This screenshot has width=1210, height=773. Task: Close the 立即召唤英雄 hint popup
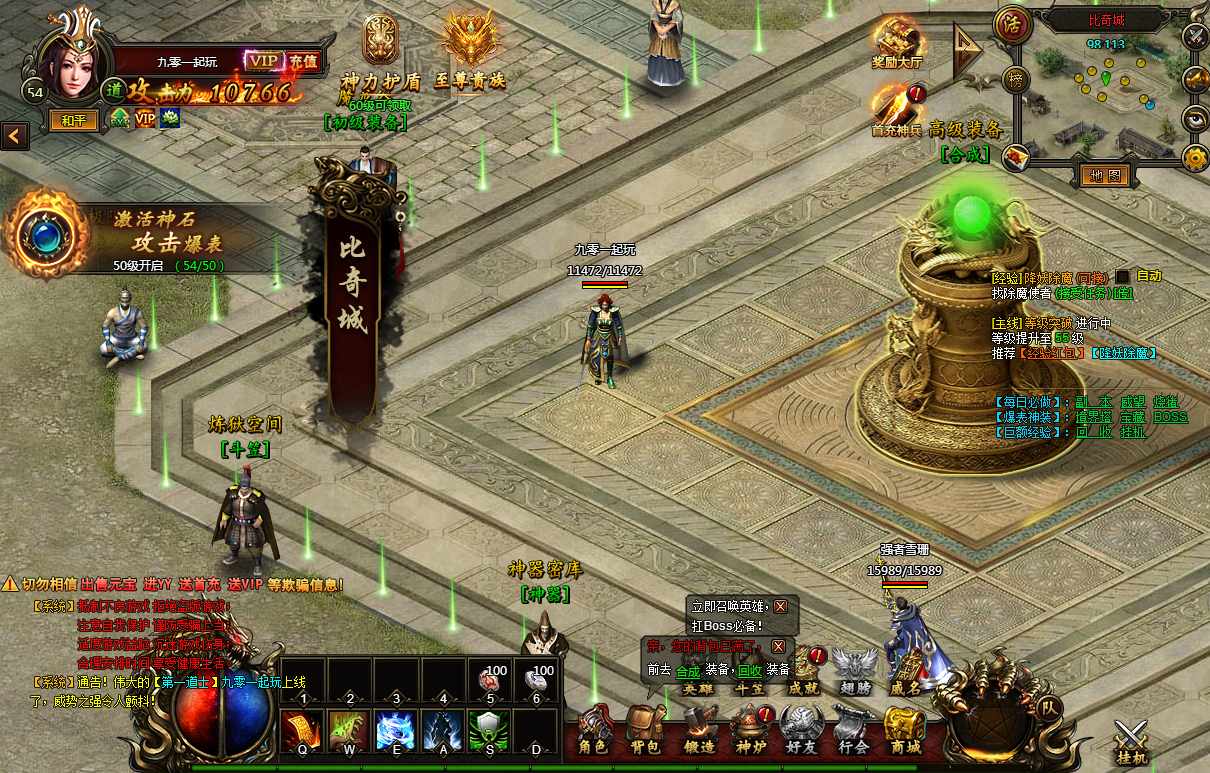[x=780, y=606]
